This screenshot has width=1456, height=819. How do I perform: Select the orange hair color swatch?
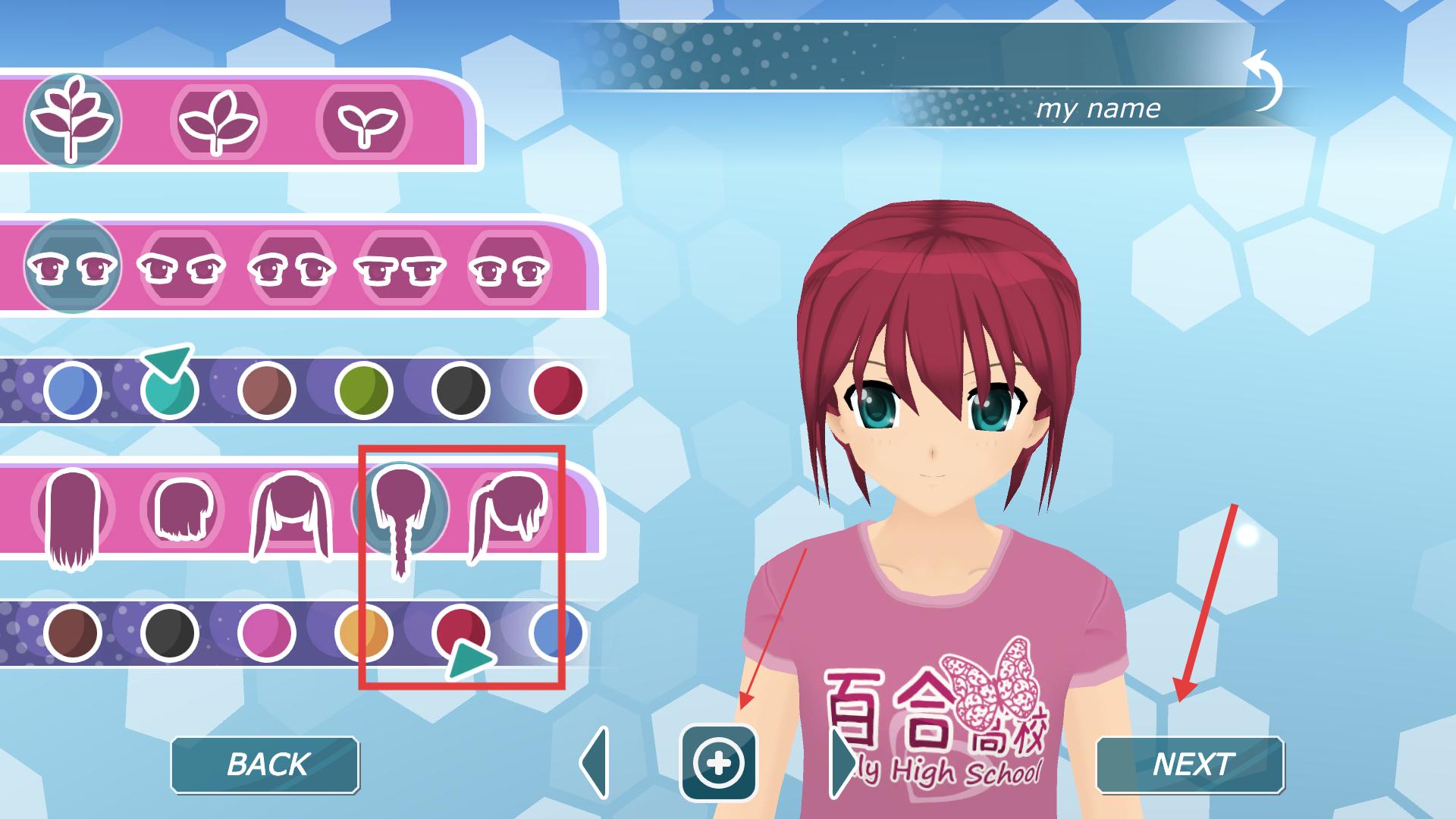tap(363, 633)
